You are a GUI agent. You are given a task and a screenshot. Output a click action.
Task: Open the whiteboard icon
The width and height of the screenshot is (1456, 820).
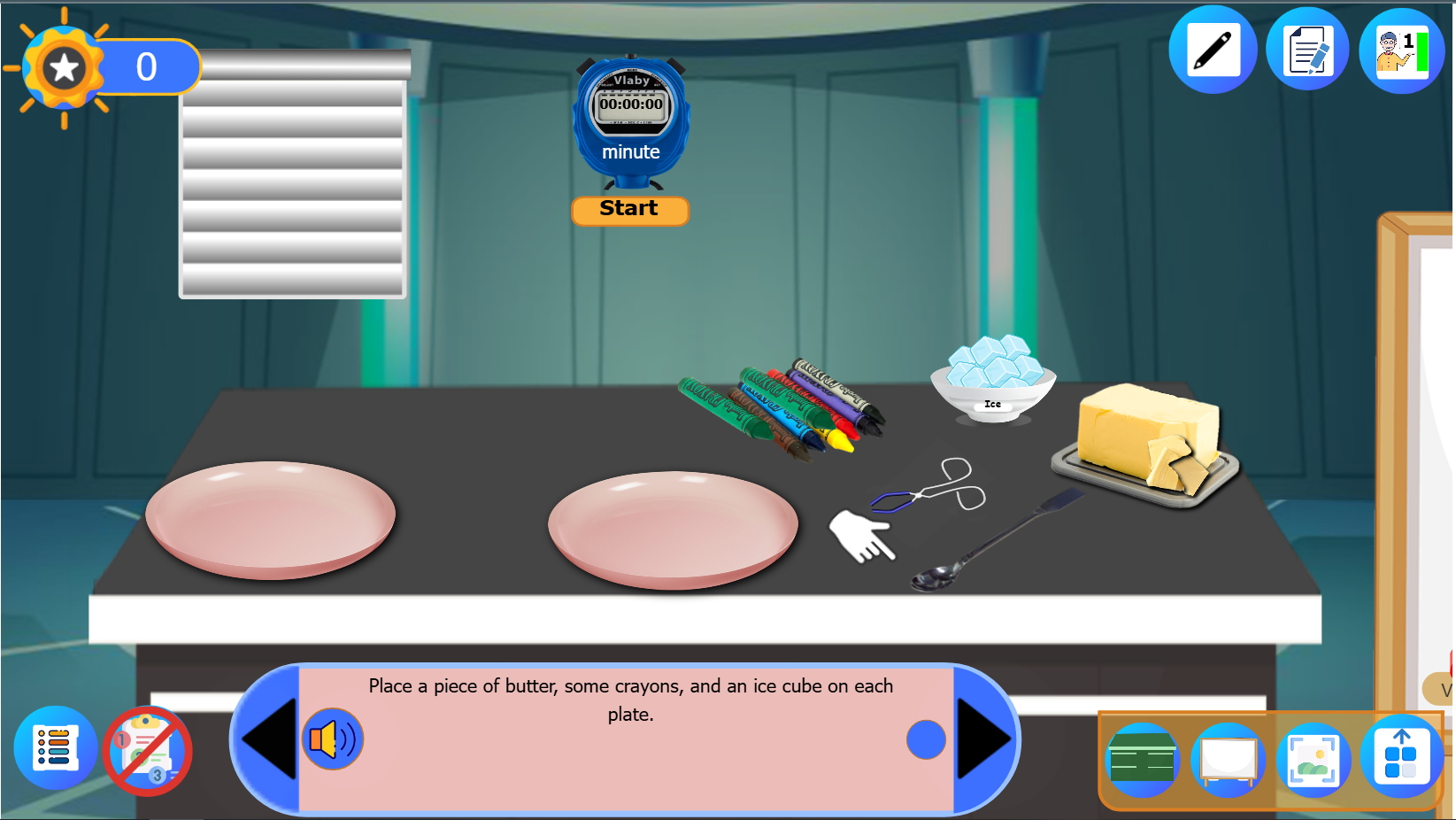pos(1228,759)
